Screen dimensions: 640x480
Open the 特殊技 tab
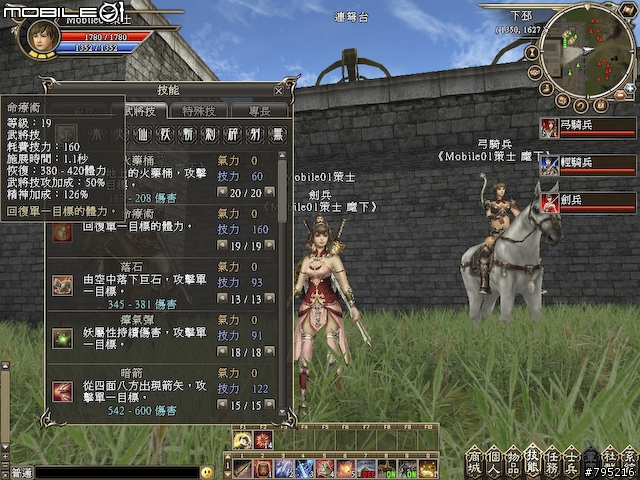pyautogui.click(x=198, y=110)
